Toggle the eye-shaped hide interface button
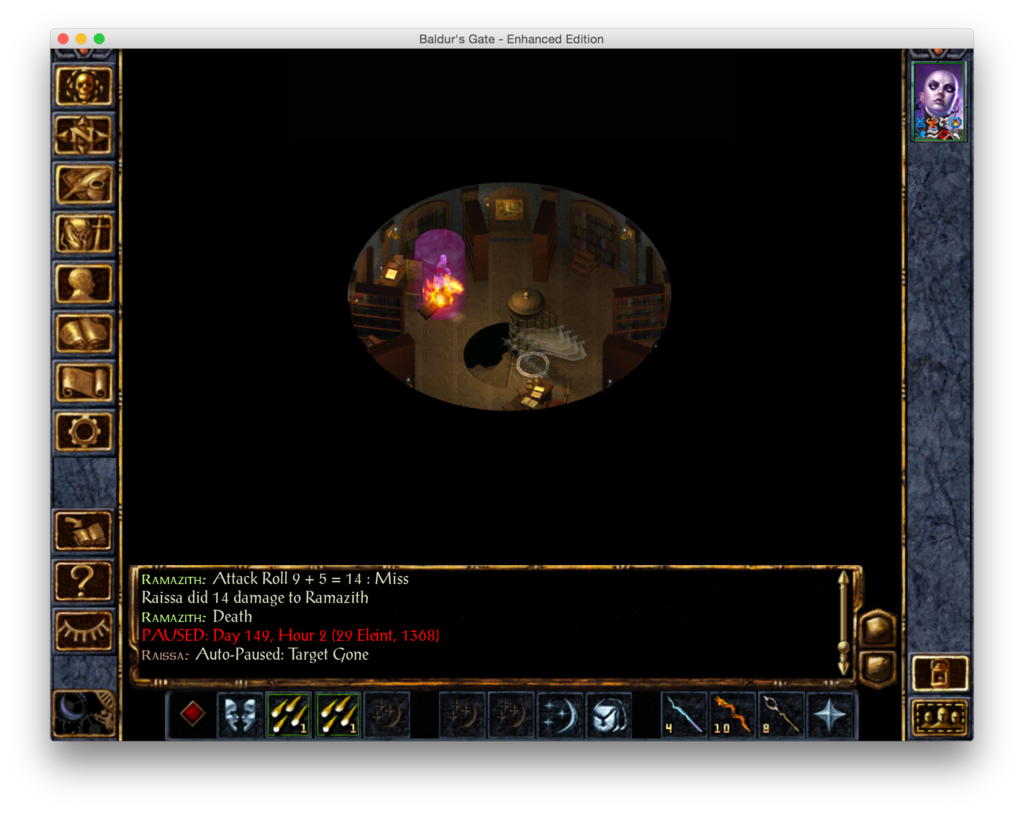 click(x=84, y=630)
